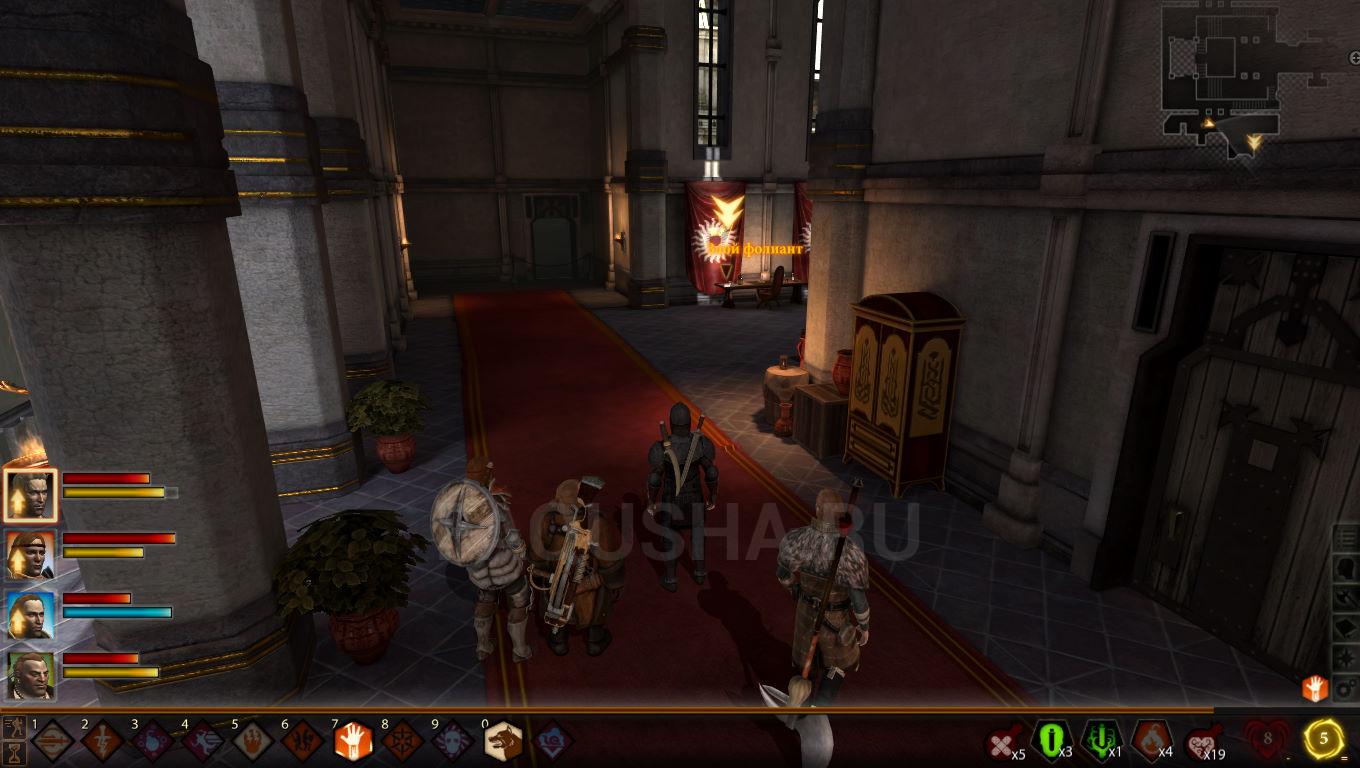The width and height of the screenshot is (1360, 768).
Task: Use the health potion showing x5 count
Action: coord(1001,738)
